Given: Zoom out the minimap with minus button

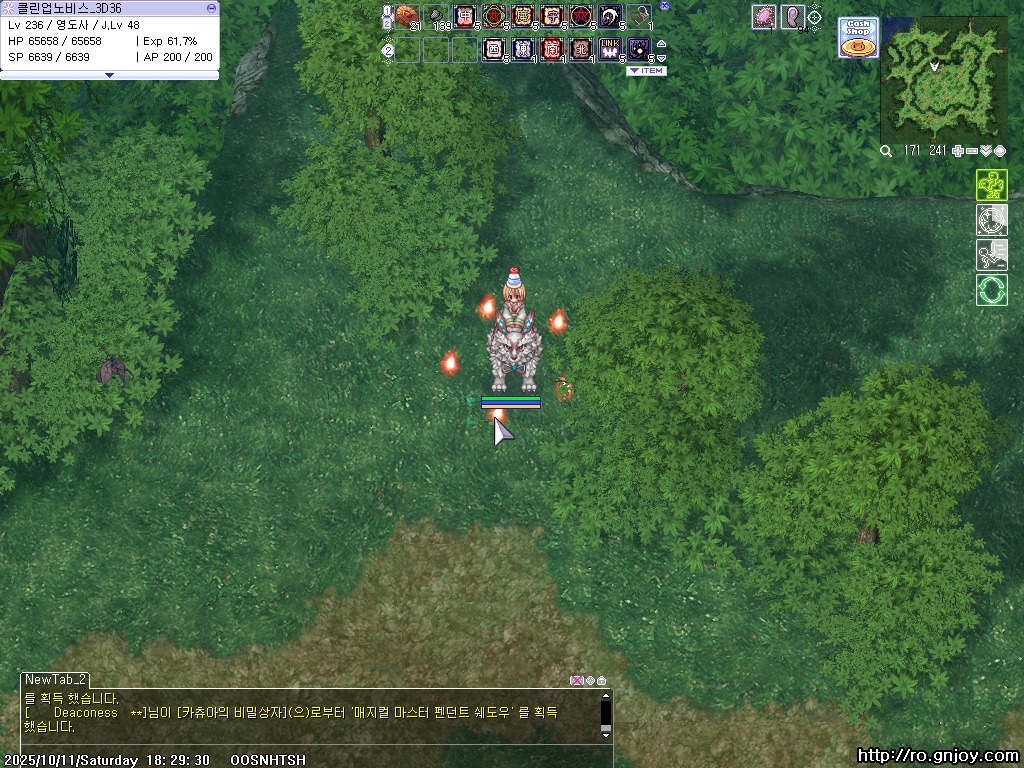Looking at the screenshot, I should 971,151.
